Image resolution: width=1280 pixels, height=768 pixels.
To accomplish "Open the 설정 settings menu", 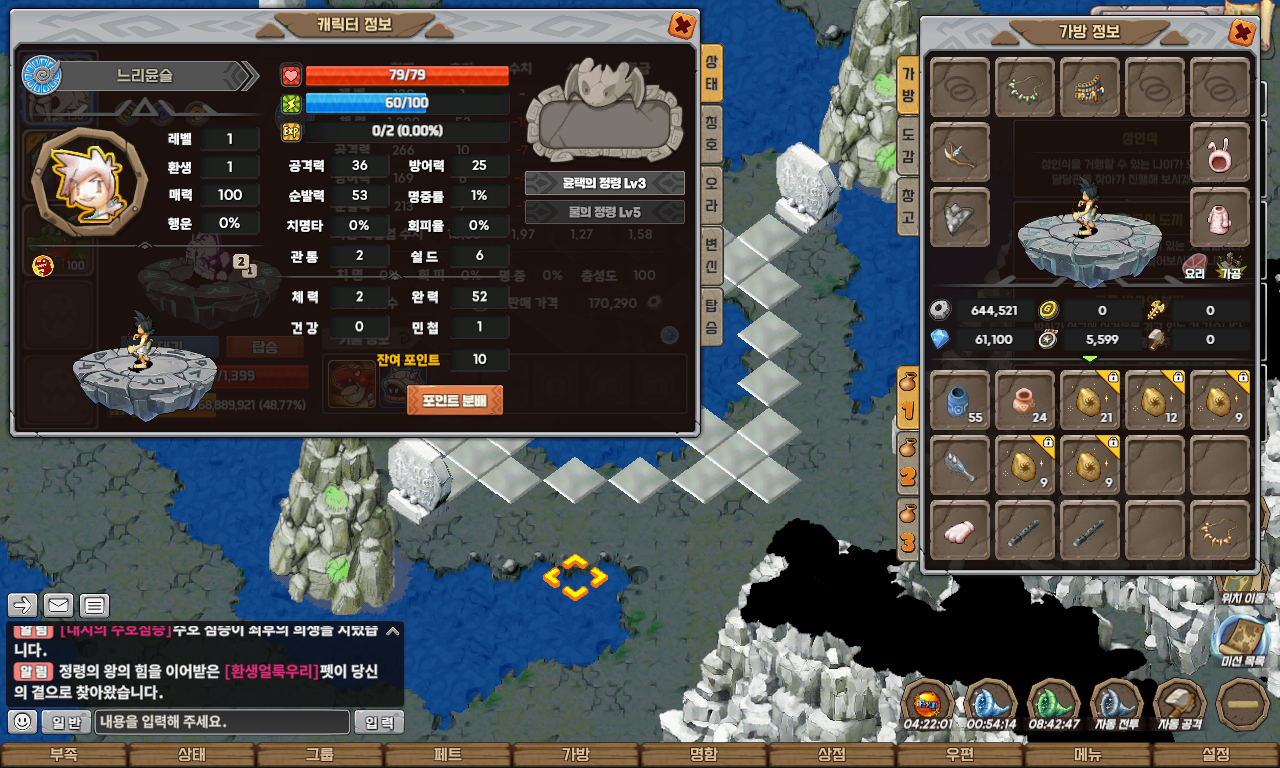I will (1215, 755).
